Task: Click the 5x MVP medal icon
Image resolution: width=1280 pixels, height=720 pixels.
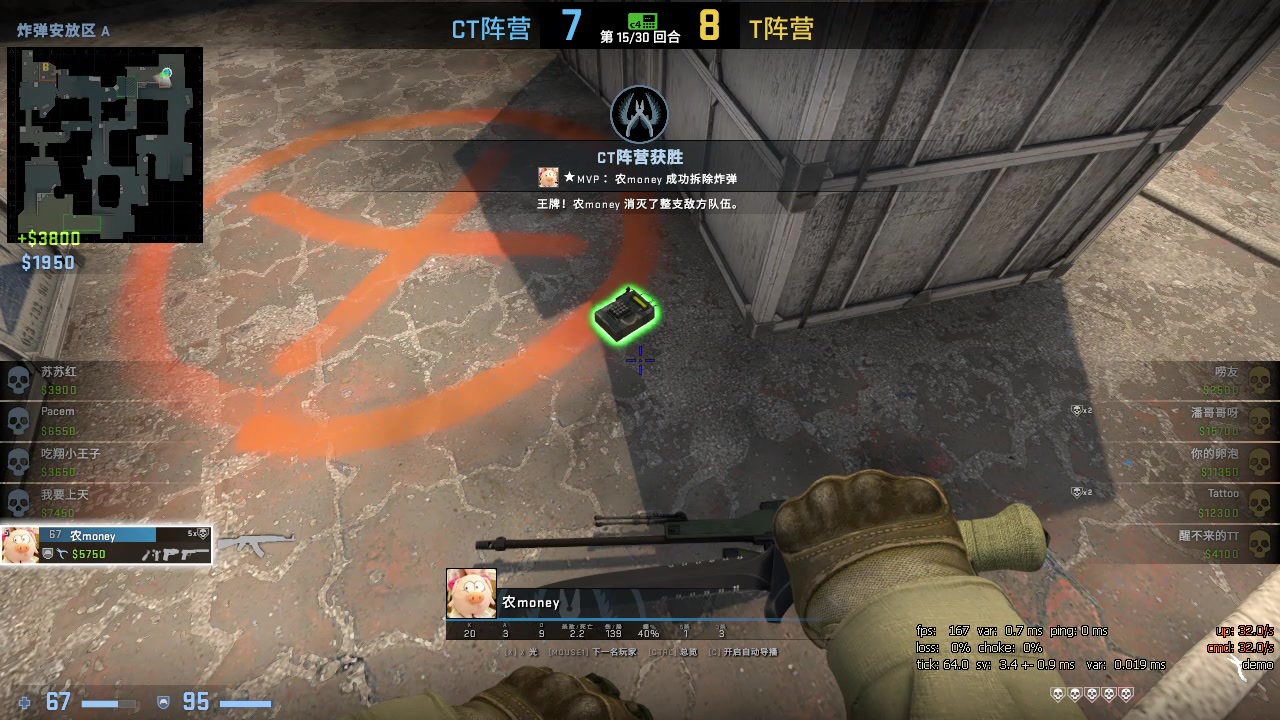Action: [200, 533]
